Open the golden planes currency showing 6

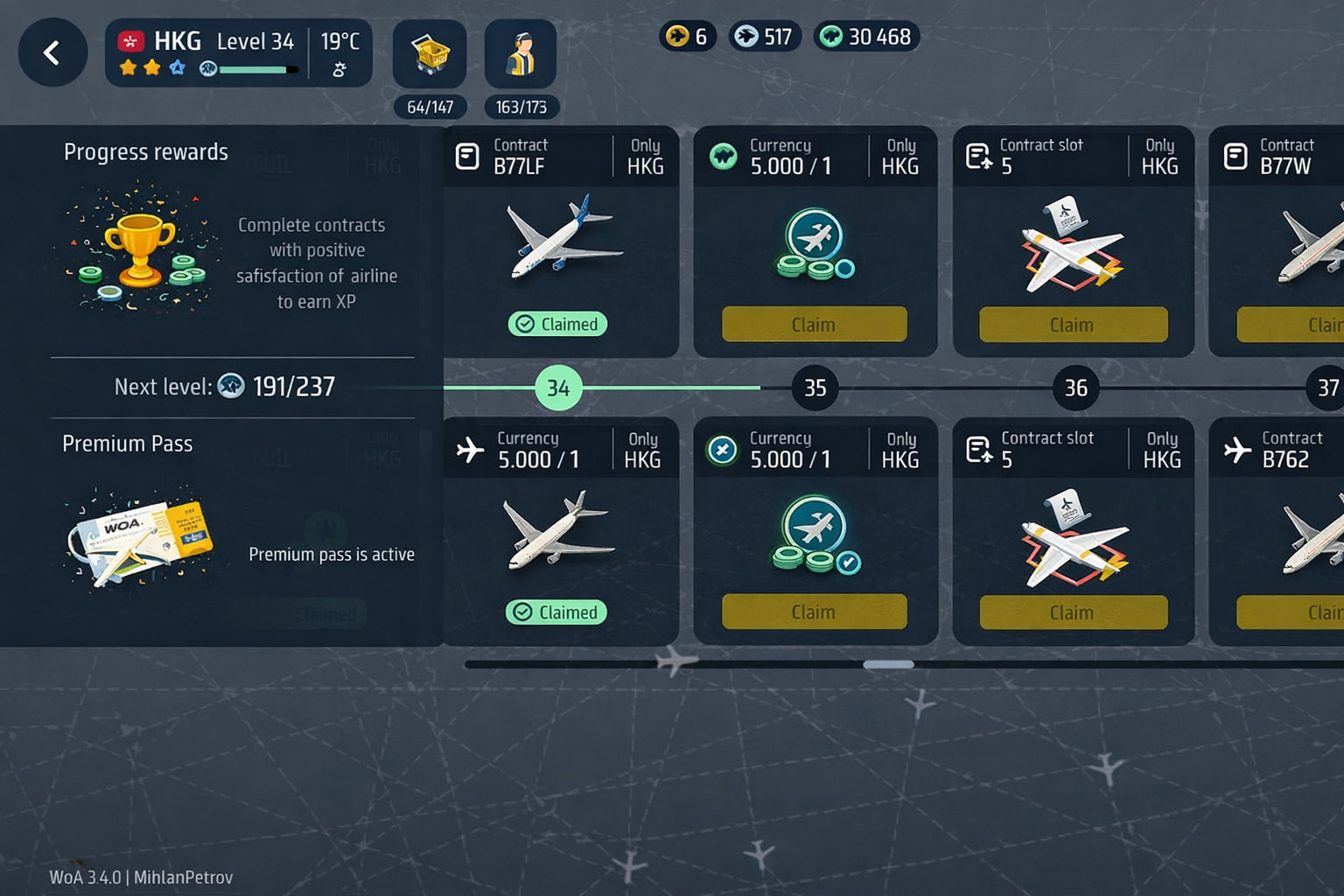(688, 36)
